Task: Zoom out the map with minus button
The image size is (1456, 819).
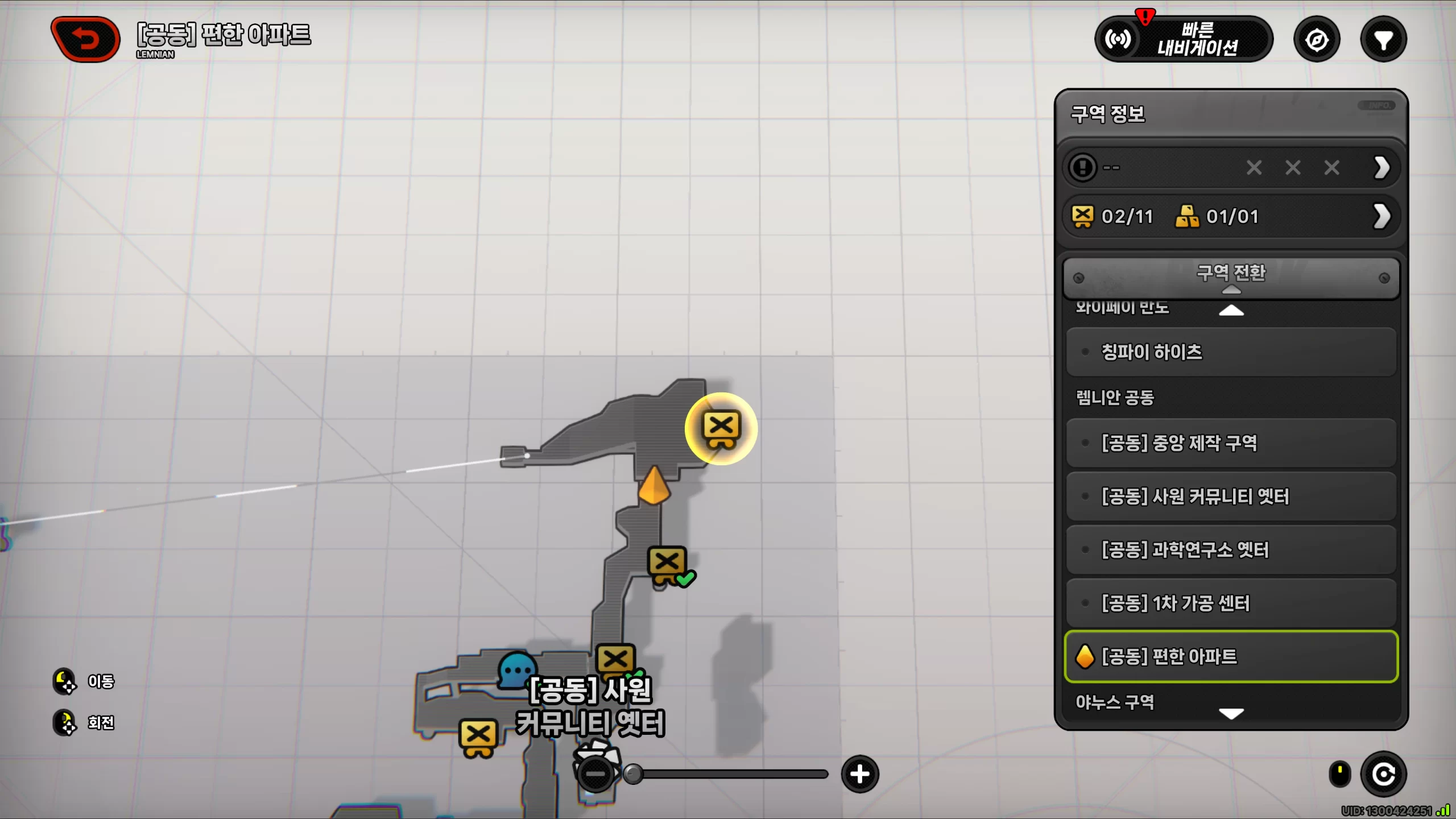Action: 595,774
